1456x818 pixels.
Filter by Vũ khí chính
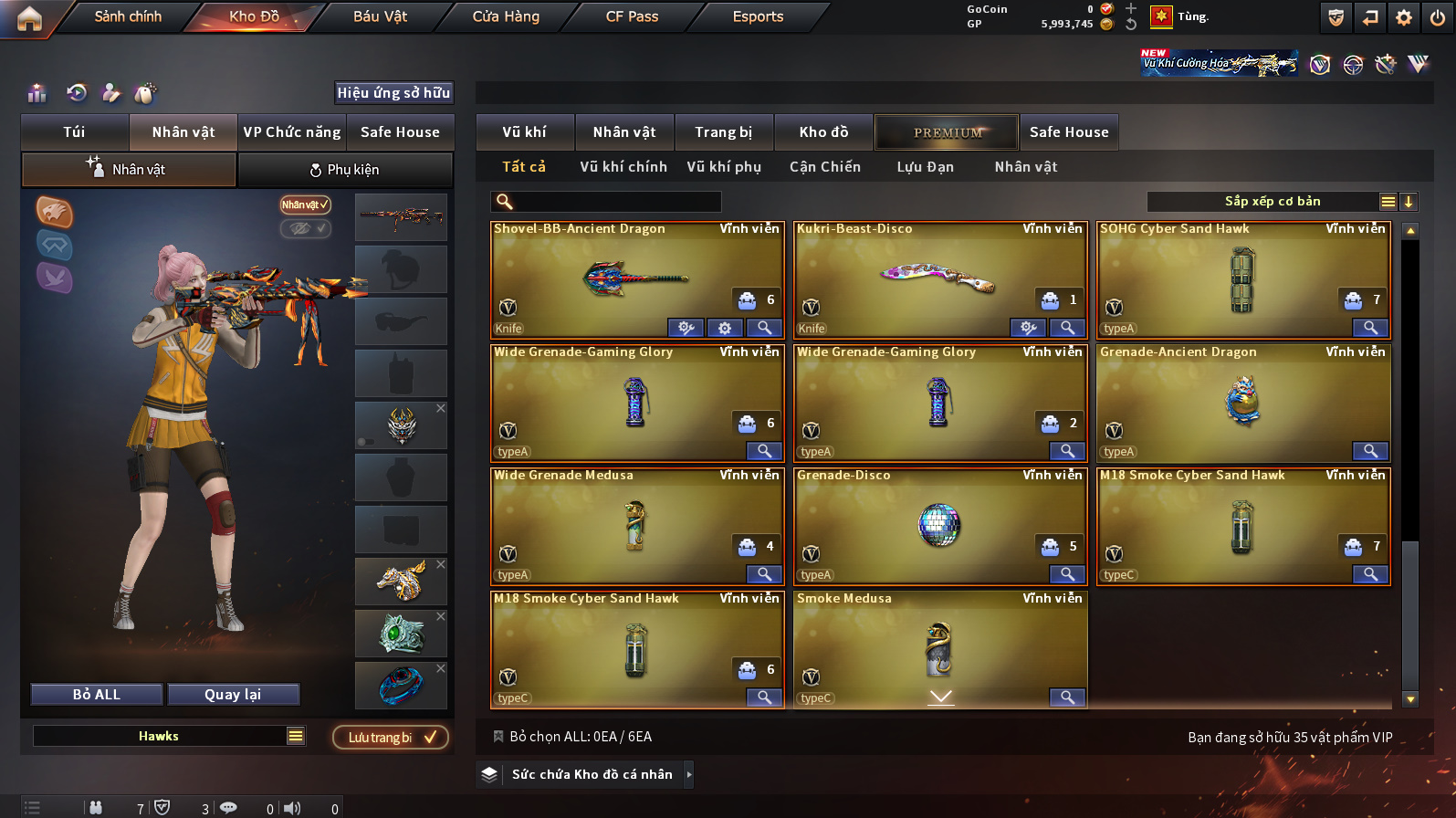click(623, 167)
